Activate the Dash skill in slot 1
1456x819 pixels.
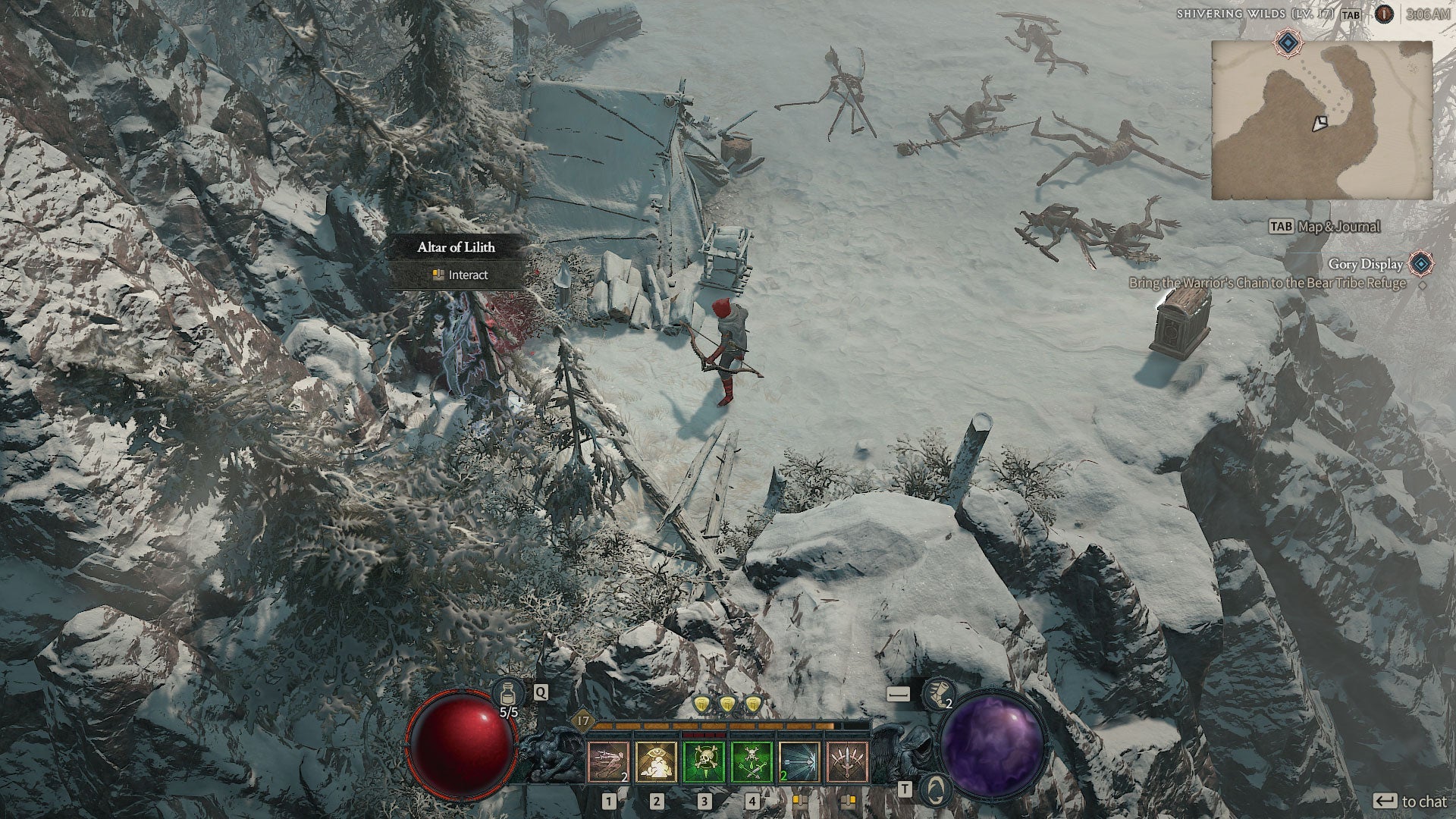click(x=609, y=762)
